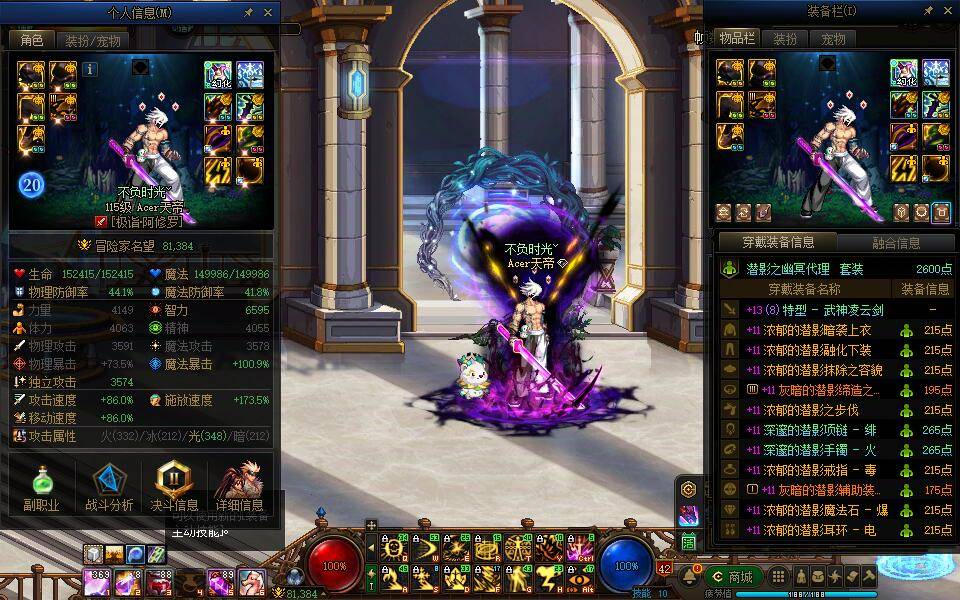Close the 装备栏 equipment window

tap(949, 11)
